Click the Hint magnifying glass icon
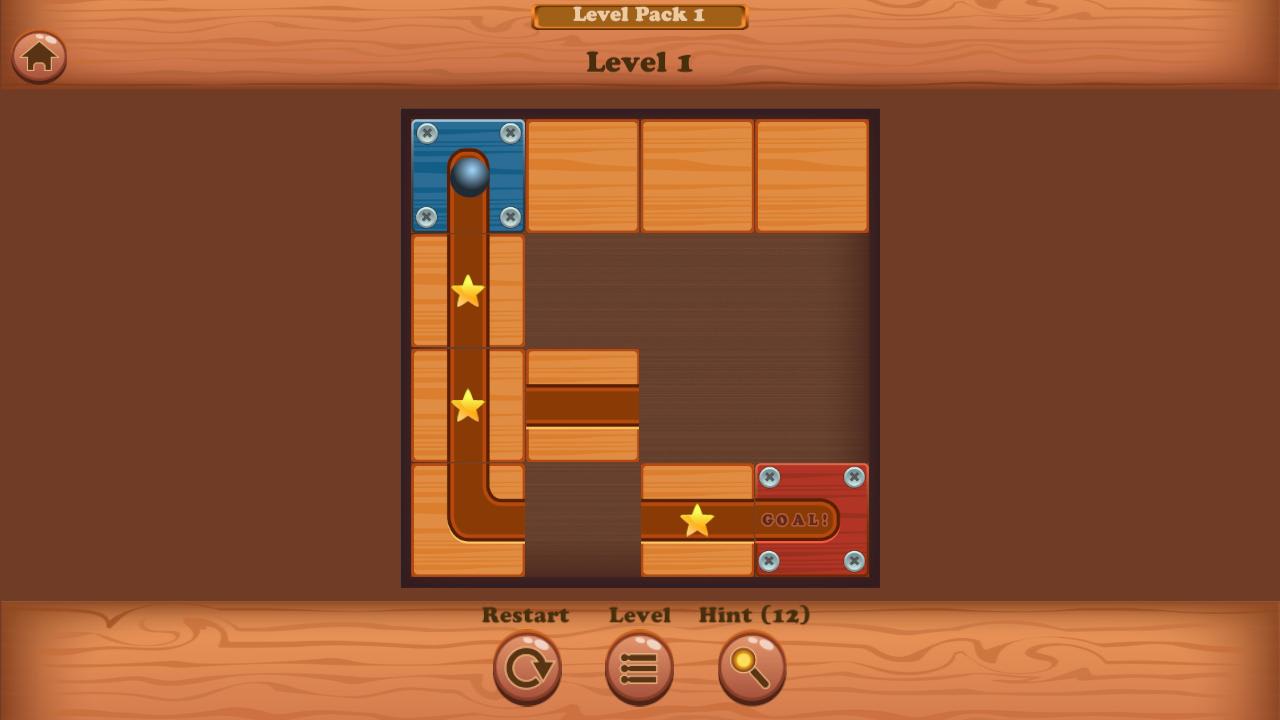Viewport: 1280px width, 720px height. [x=752, y=668]
